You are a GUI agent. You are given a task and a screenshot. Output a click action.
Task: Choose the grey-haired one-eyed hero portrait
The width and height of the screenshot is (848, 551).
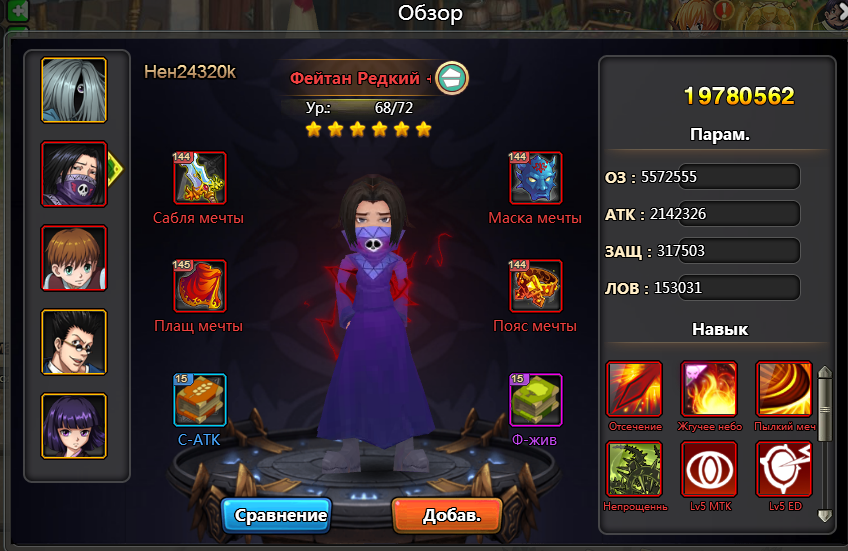74,90
